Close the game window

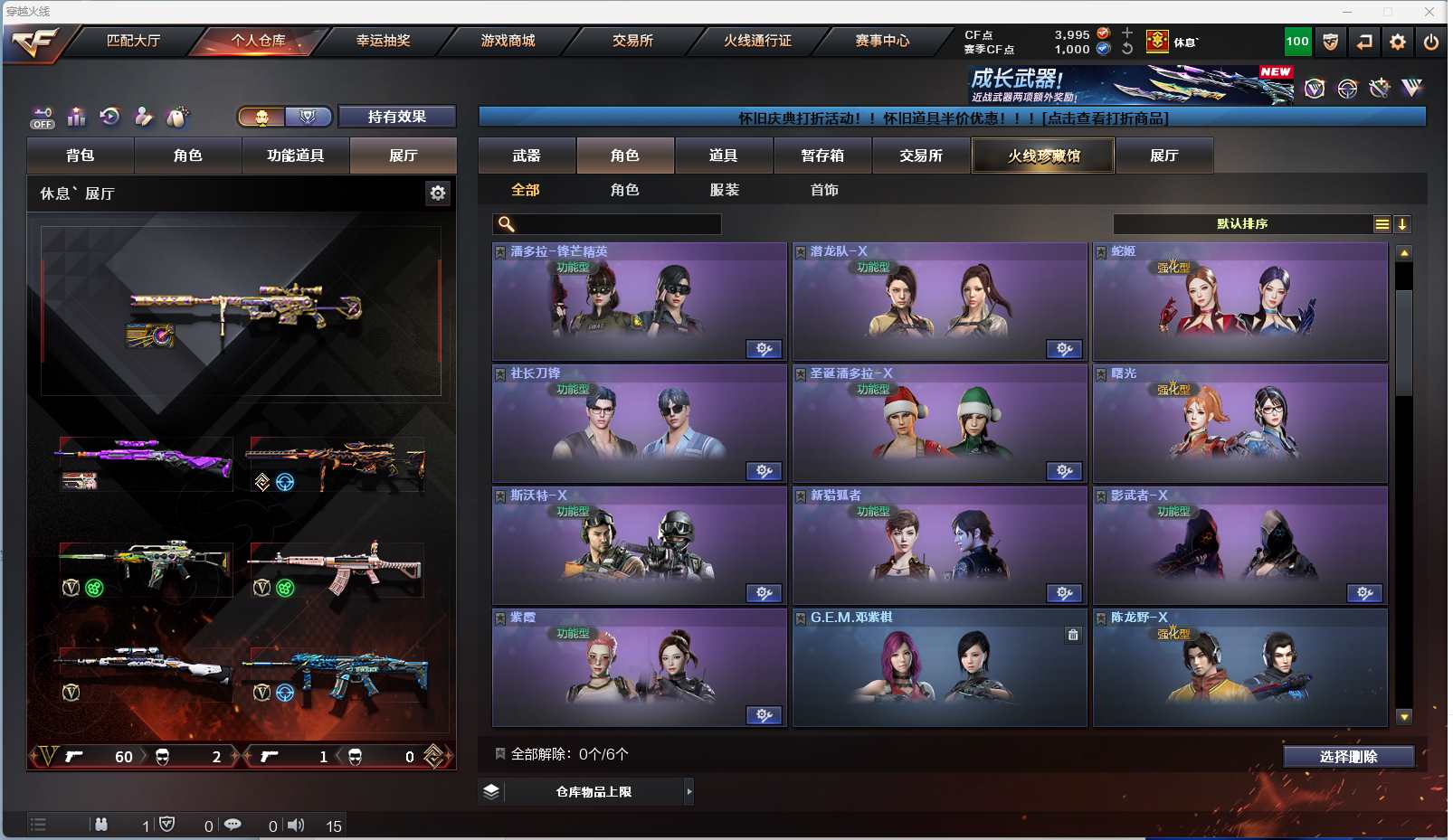[x=1429, y=12]
